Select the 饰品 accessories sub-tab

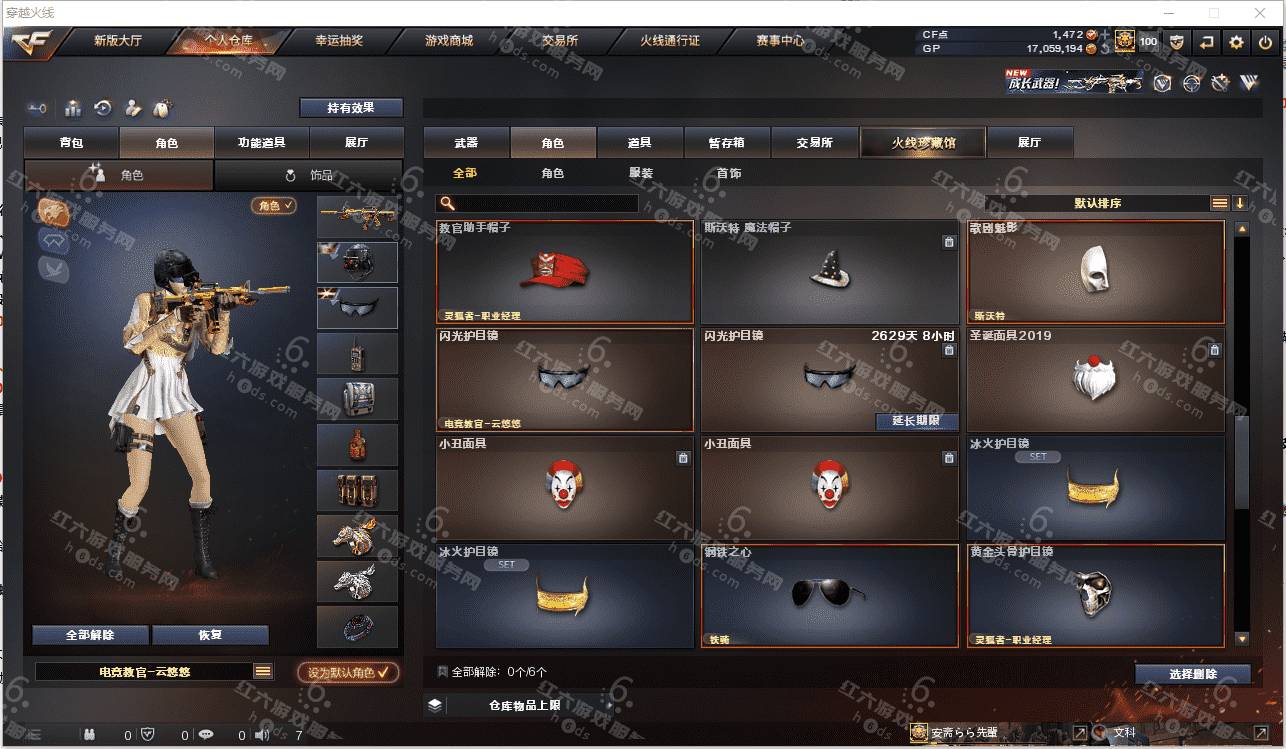point(310,175)
